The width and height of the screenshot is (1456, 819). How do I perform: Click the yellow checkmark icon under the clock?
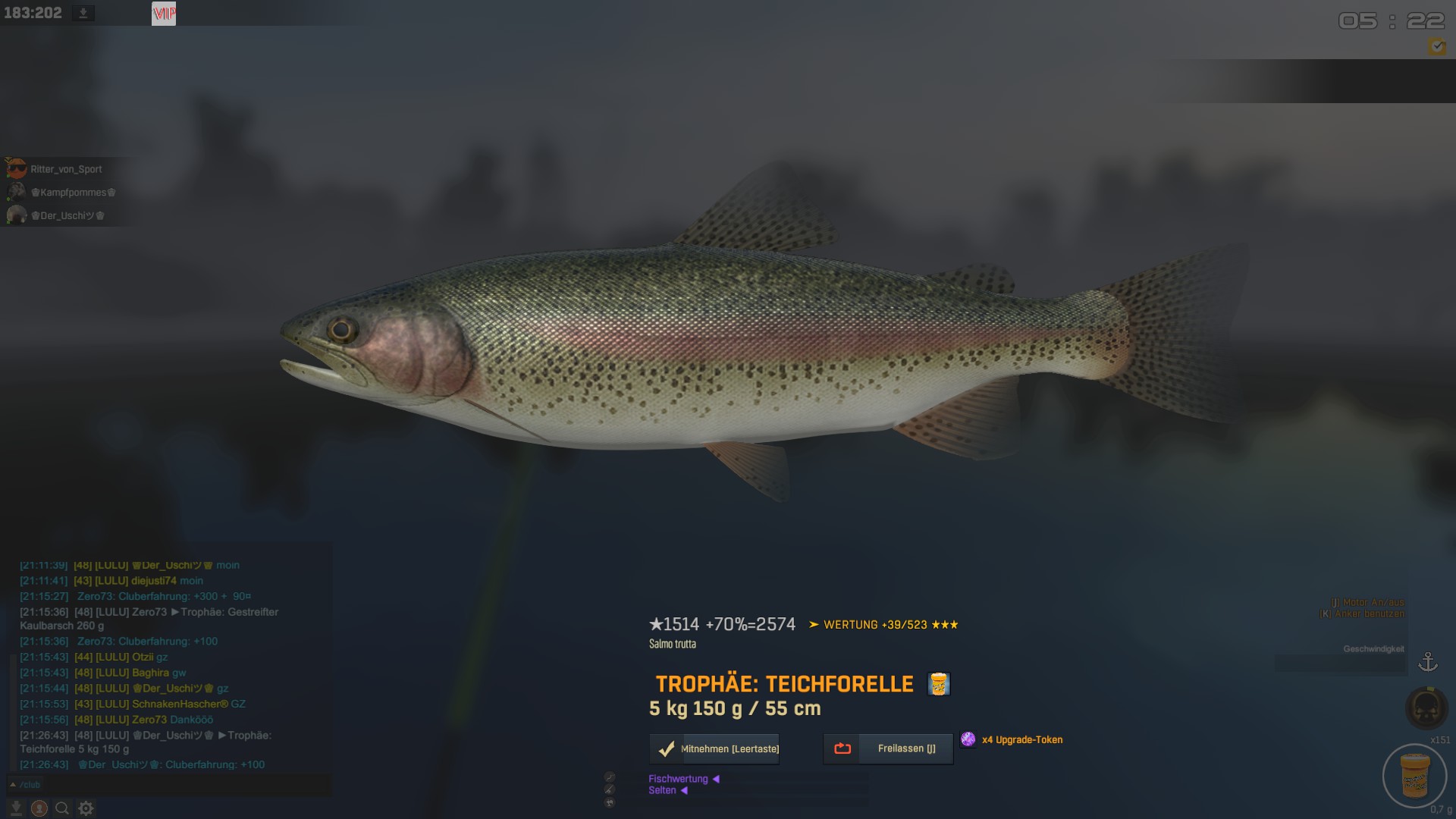(x=1436, y=47)
